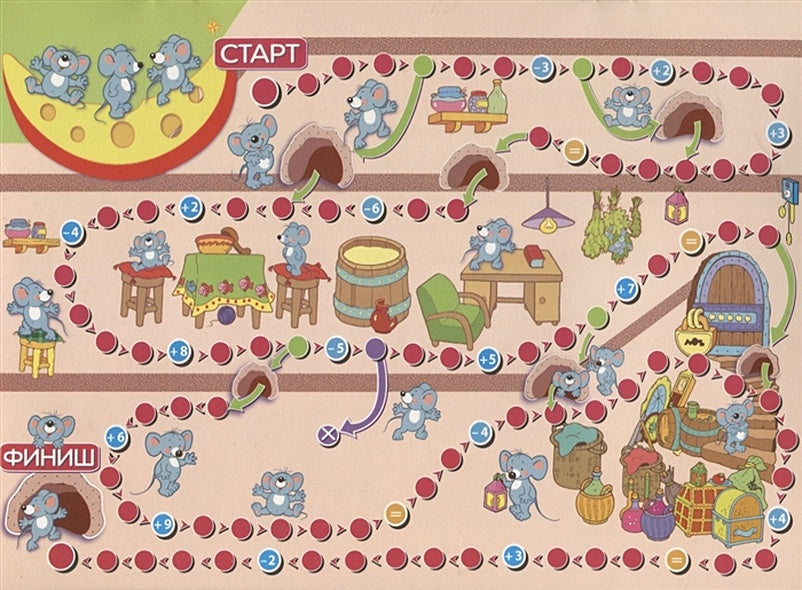Choose the -6 space on the path
The image size is (802, 590).
point(371,209)
